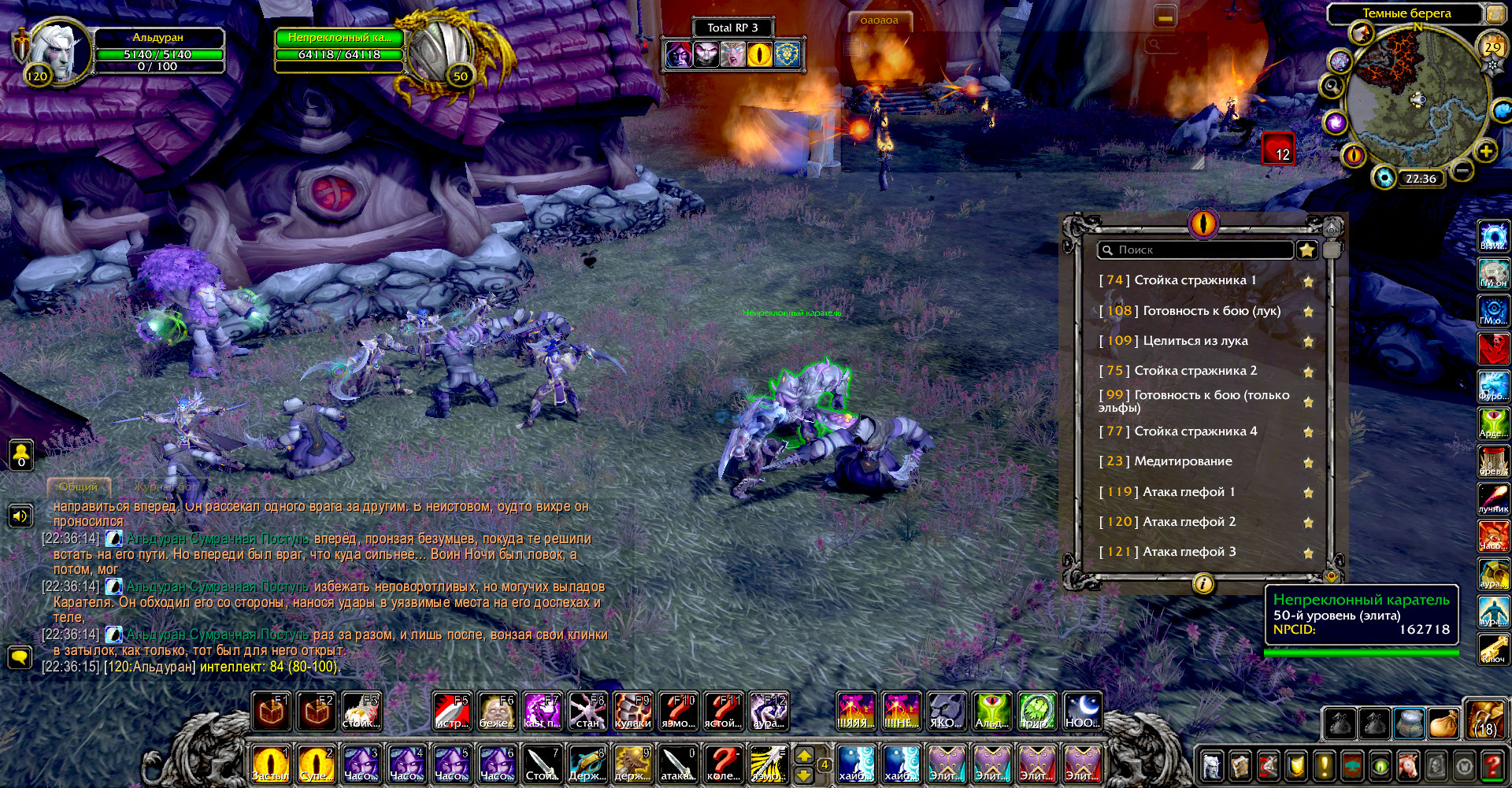Open the info button below the emote list
Image resolution: width=1512 pixels, height=788 pixels.
(x=1203, y=584)
